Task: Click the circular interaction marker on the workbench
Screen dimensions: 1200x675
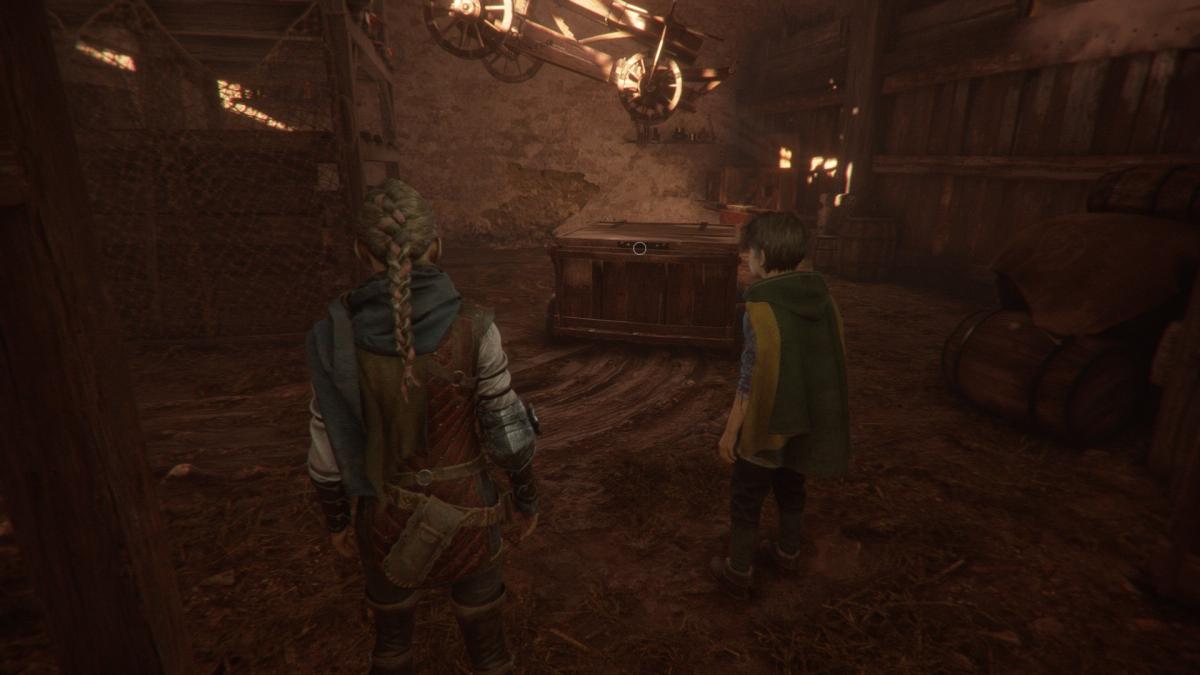Action: (639, 247)
